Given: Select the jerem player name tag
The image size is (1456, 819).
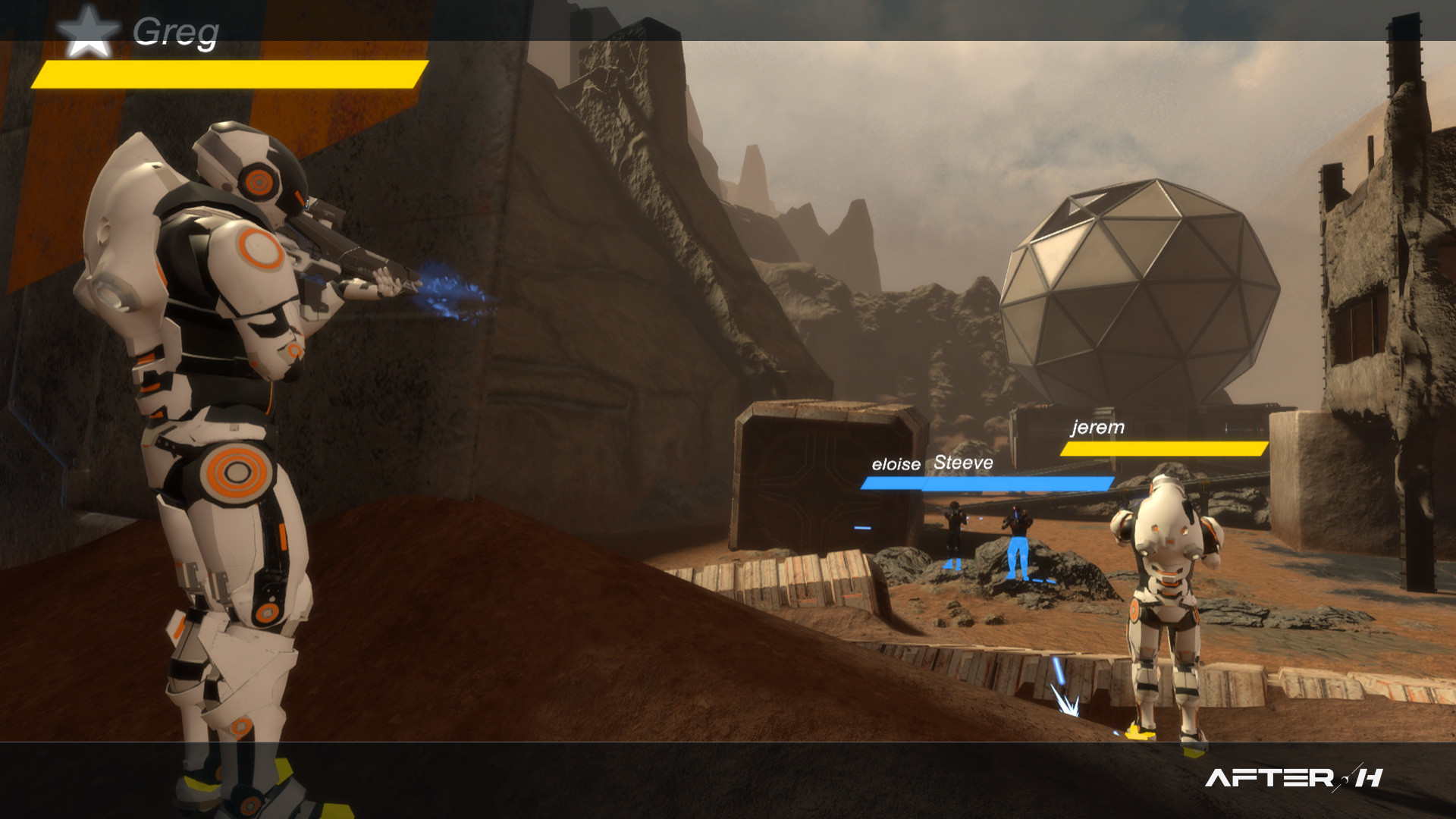Looking at the screenshot, I should coord(1098,428).
